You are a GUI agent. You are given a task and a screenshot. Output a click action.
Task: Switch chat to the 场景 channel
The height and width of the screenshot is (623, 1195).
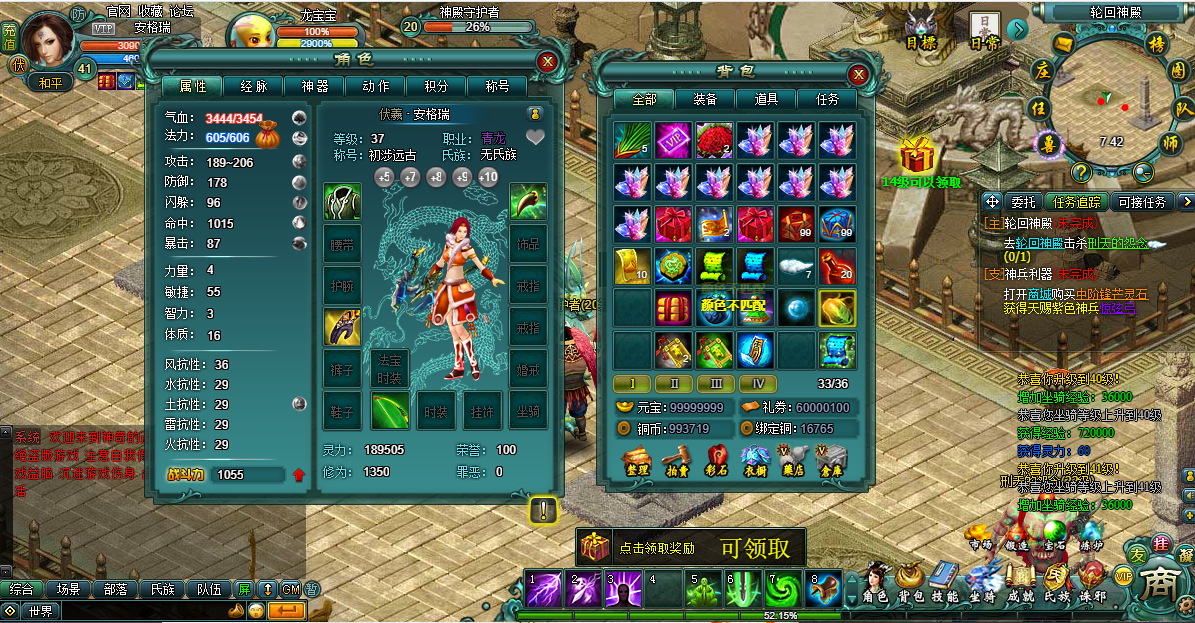69,589
